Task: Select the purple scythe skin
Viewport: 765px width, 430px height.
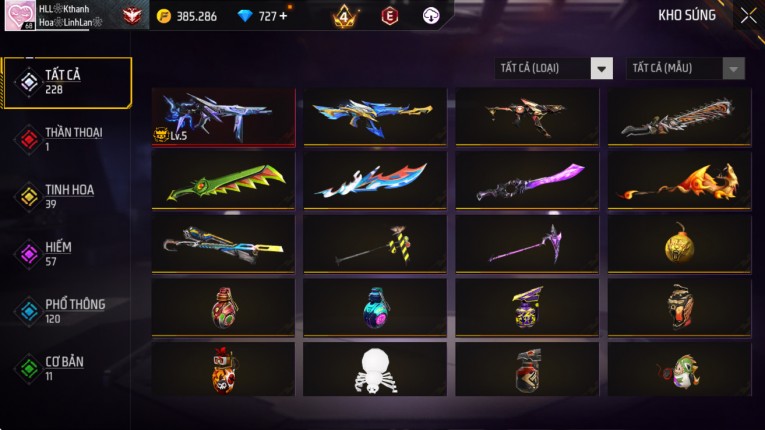Action: tap(527, 243)
